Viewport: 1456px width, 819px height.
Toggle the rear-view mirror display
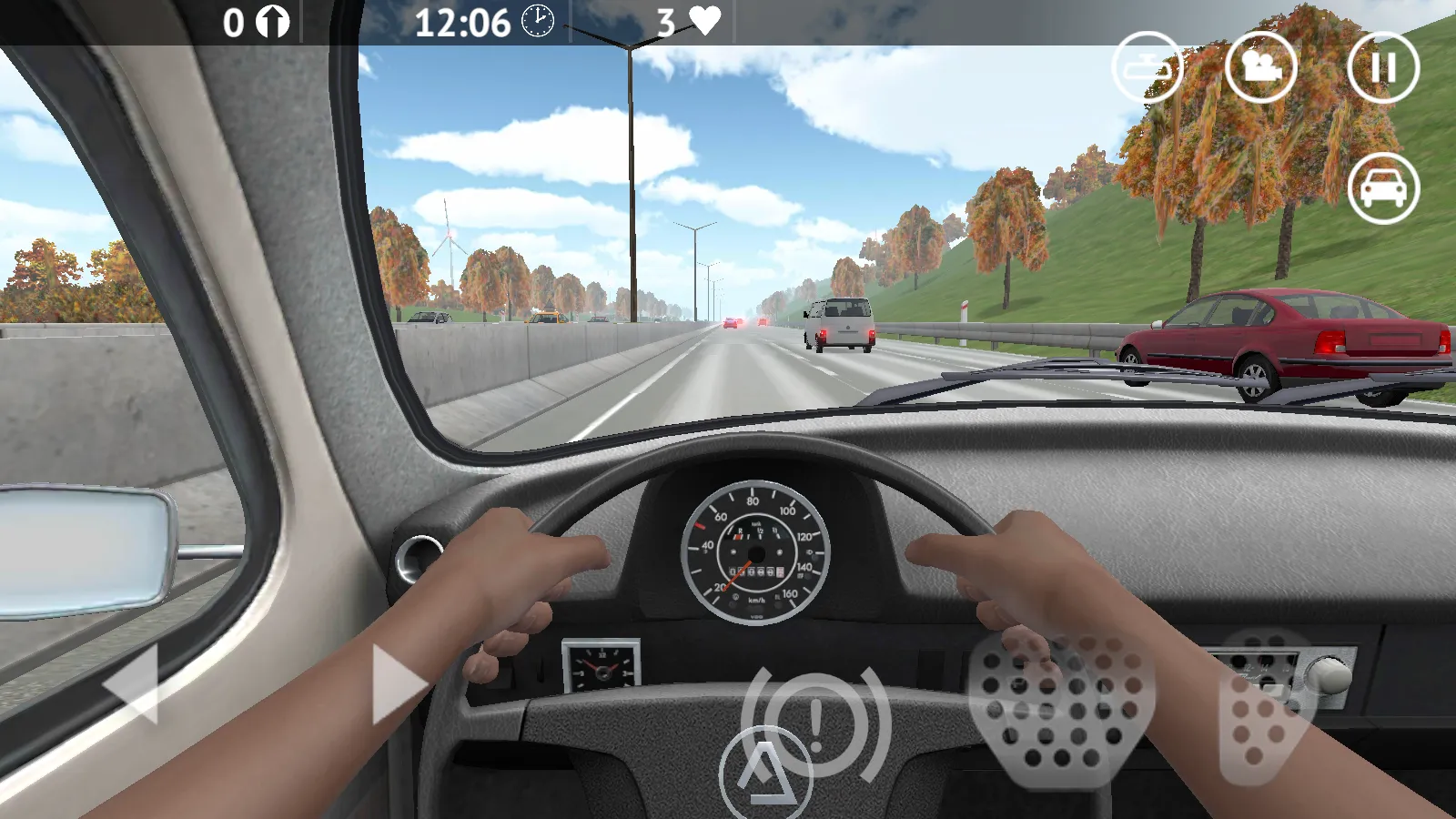[x=1148, y=66]
